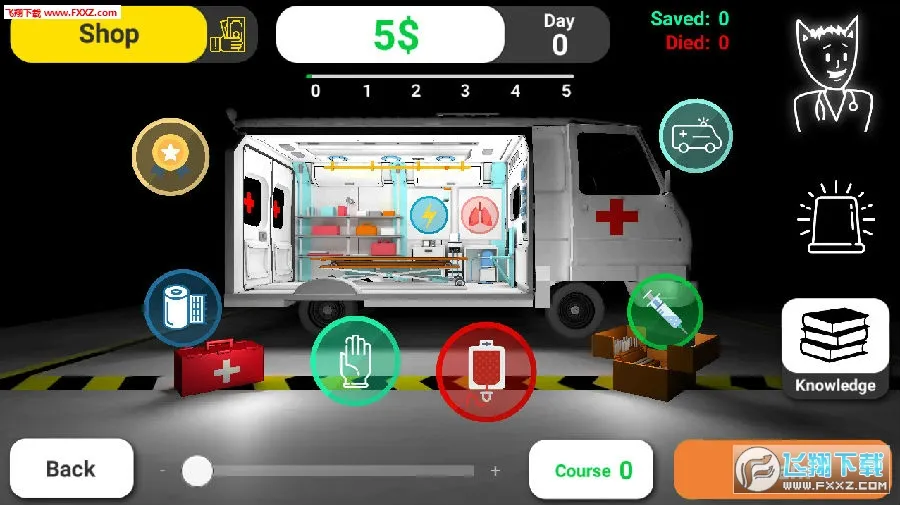Select the gold star medal icon

pyautogui.click(x=170, y=156)
